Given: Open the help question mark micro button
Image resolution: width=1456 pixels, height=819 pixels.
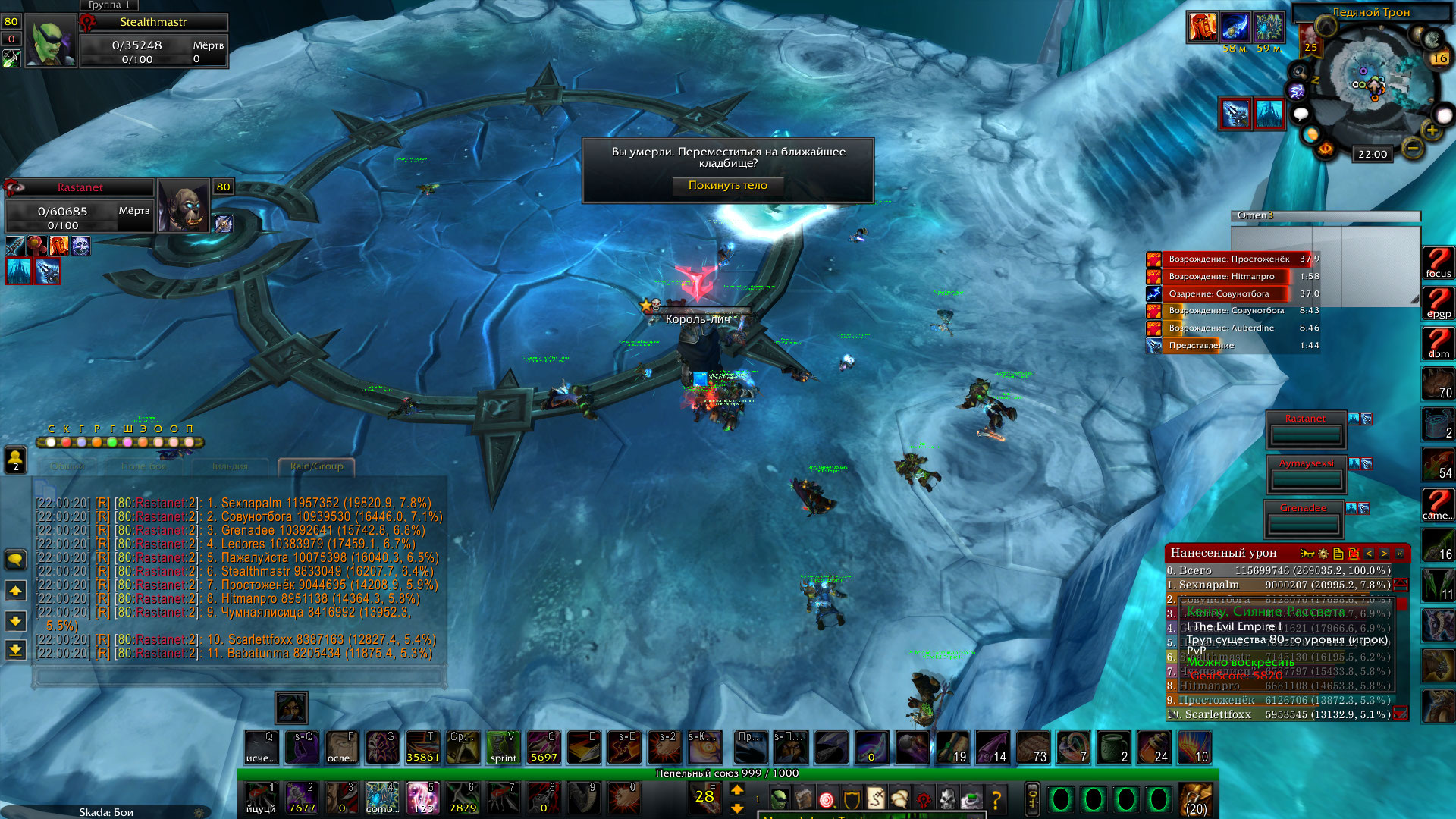Looking at the screenshot, I should 996,799.
